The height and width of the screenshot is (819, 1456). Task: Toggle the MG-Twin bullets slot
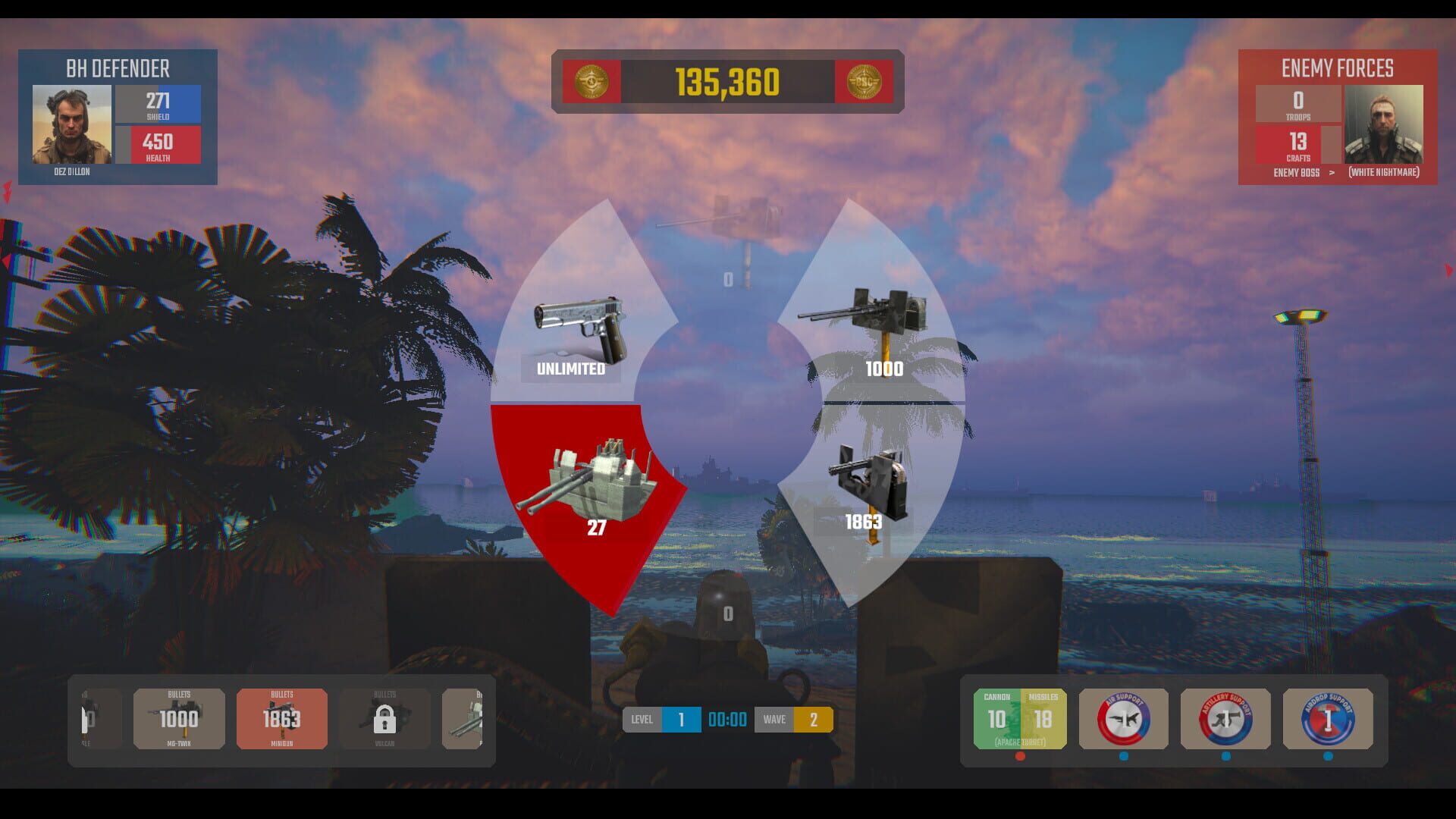click(179, 719)
